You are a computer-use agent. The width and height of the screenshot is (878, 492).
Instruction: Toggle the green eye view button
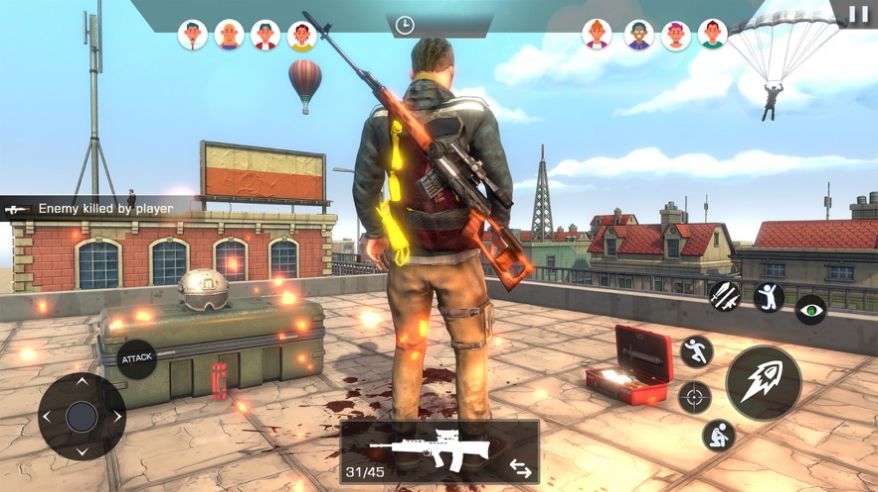point(810,309)
